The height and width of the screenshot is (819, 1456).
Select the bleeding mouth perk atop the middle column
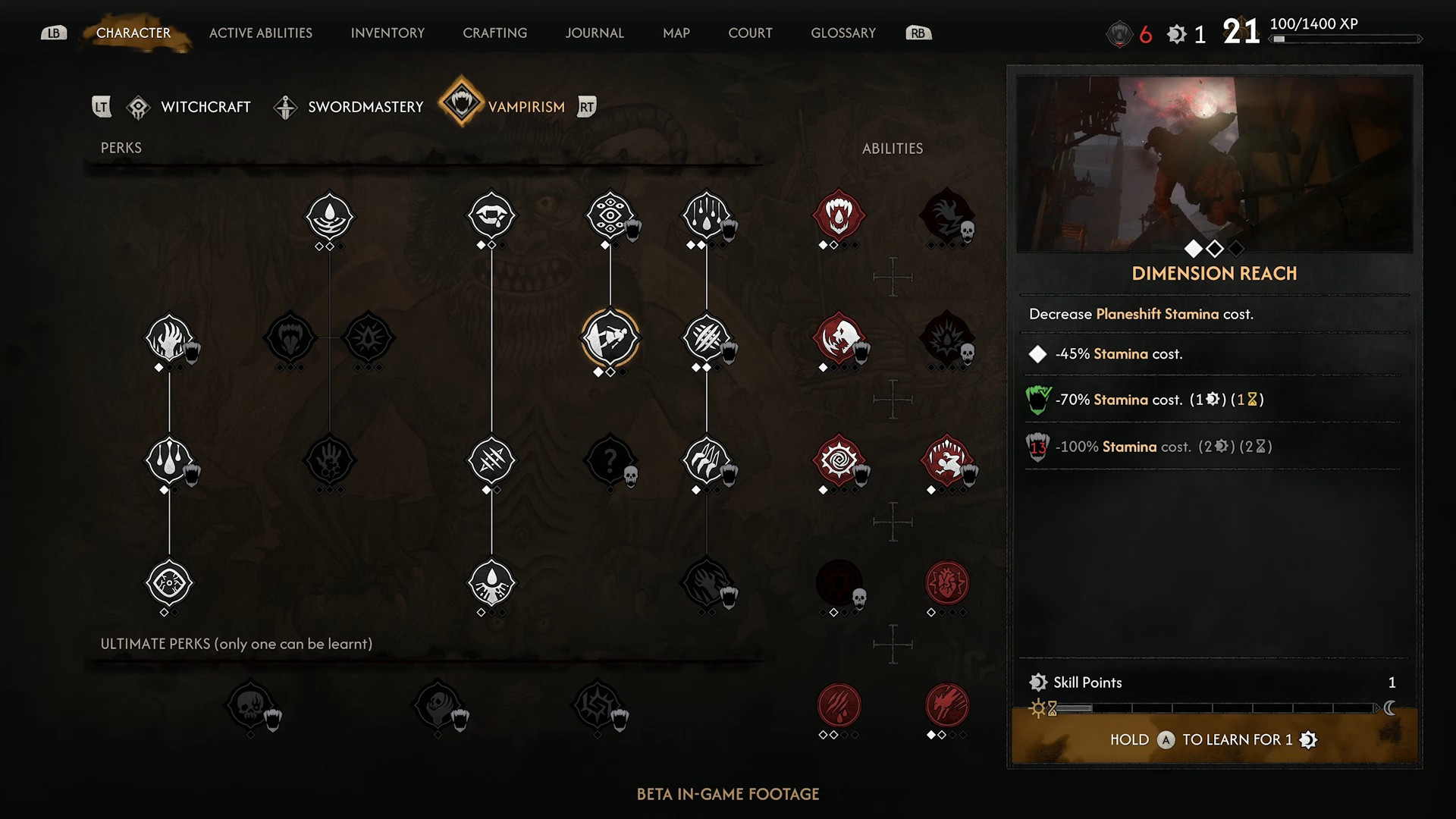(491, 216)
